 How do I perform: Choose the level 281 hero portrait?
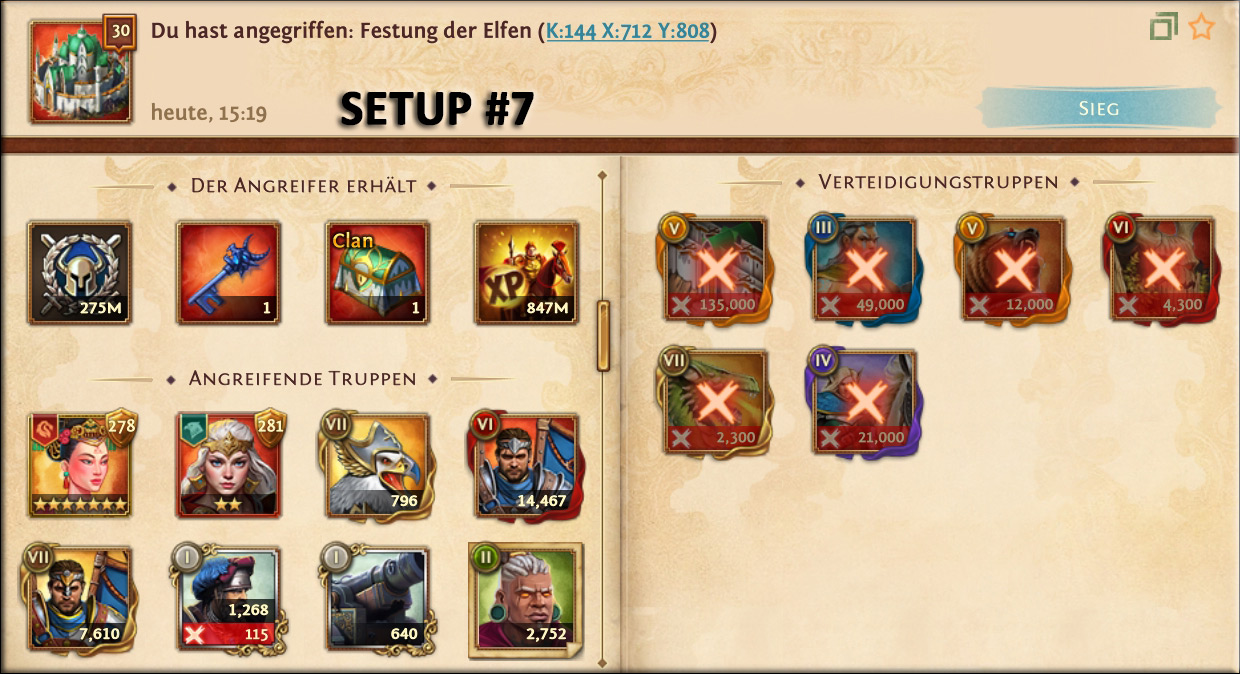(x=229, y=465)
